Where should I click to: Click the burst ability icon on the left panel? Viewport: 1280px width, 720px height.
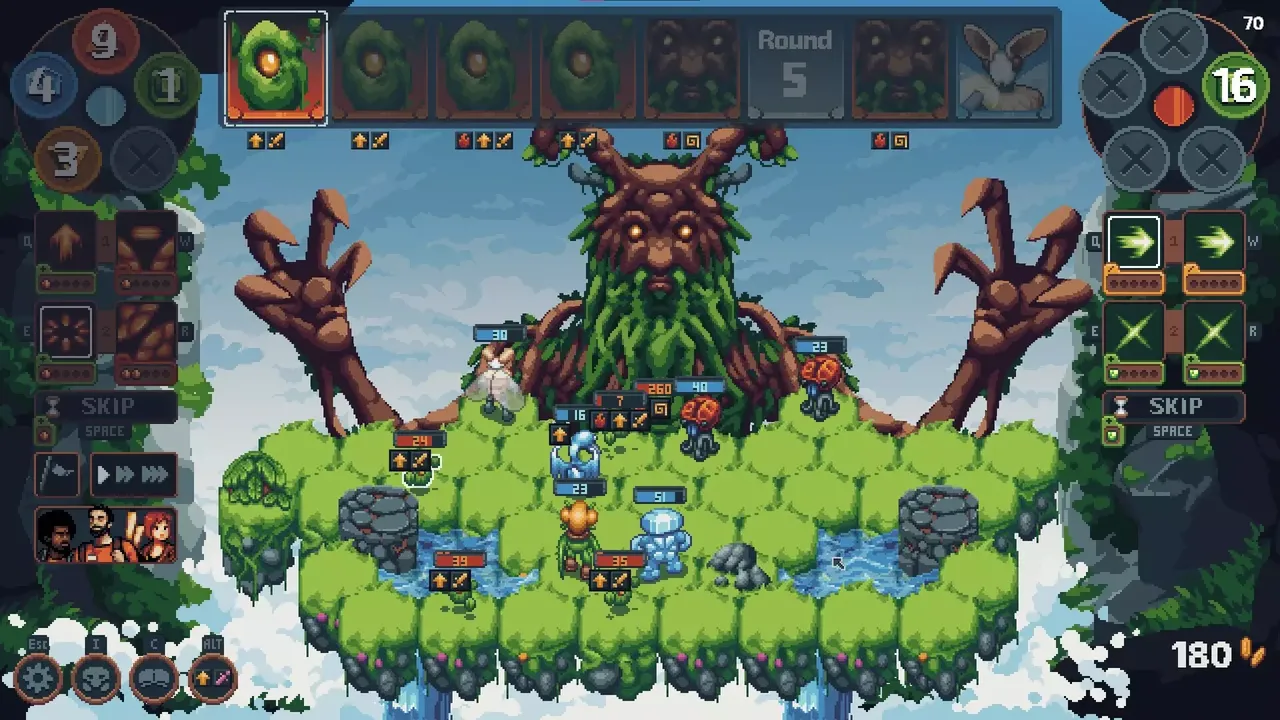(65, 329)
